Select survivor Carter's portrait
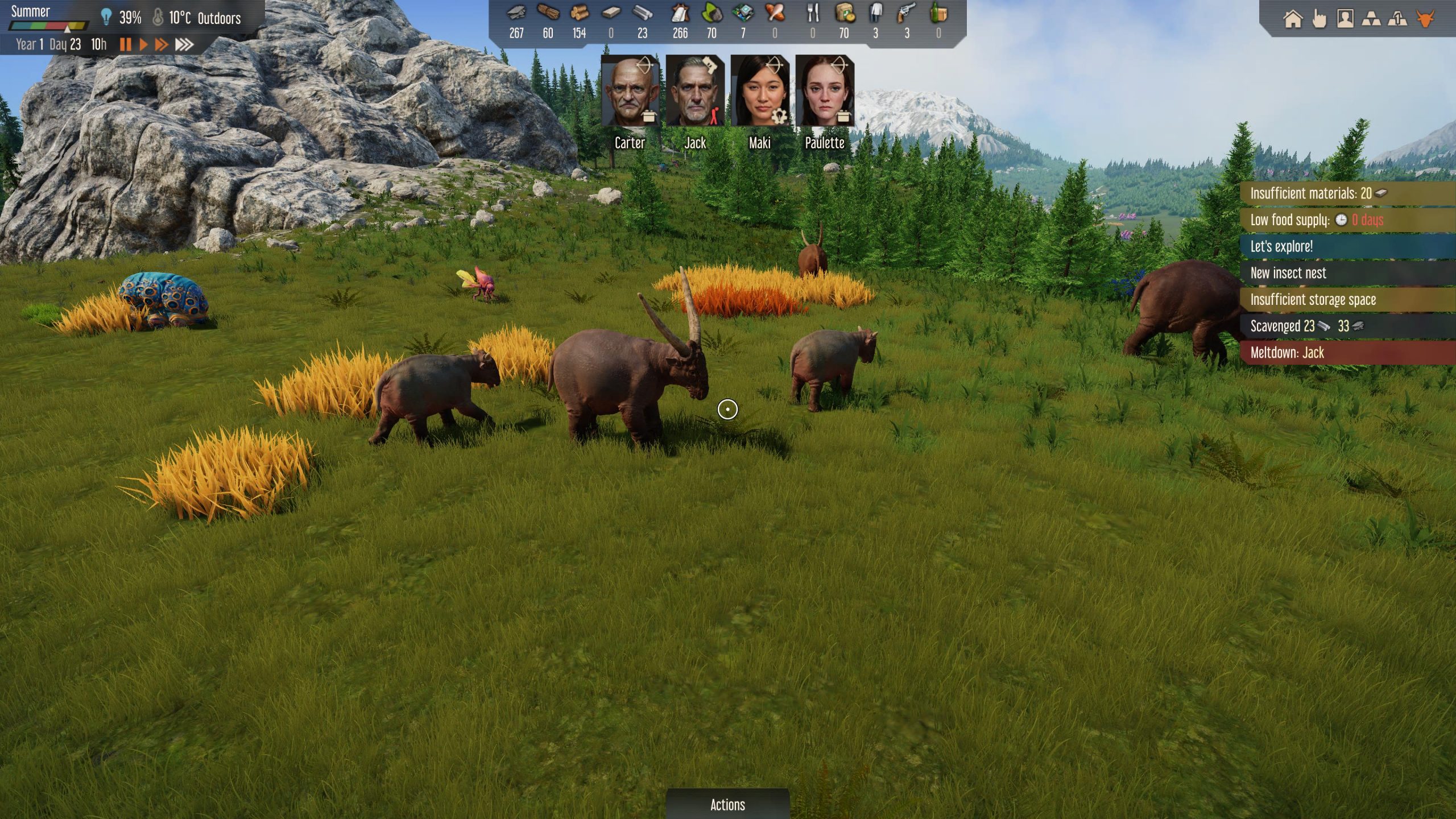This screenshot has width=1456, height=819. [630, 91]
